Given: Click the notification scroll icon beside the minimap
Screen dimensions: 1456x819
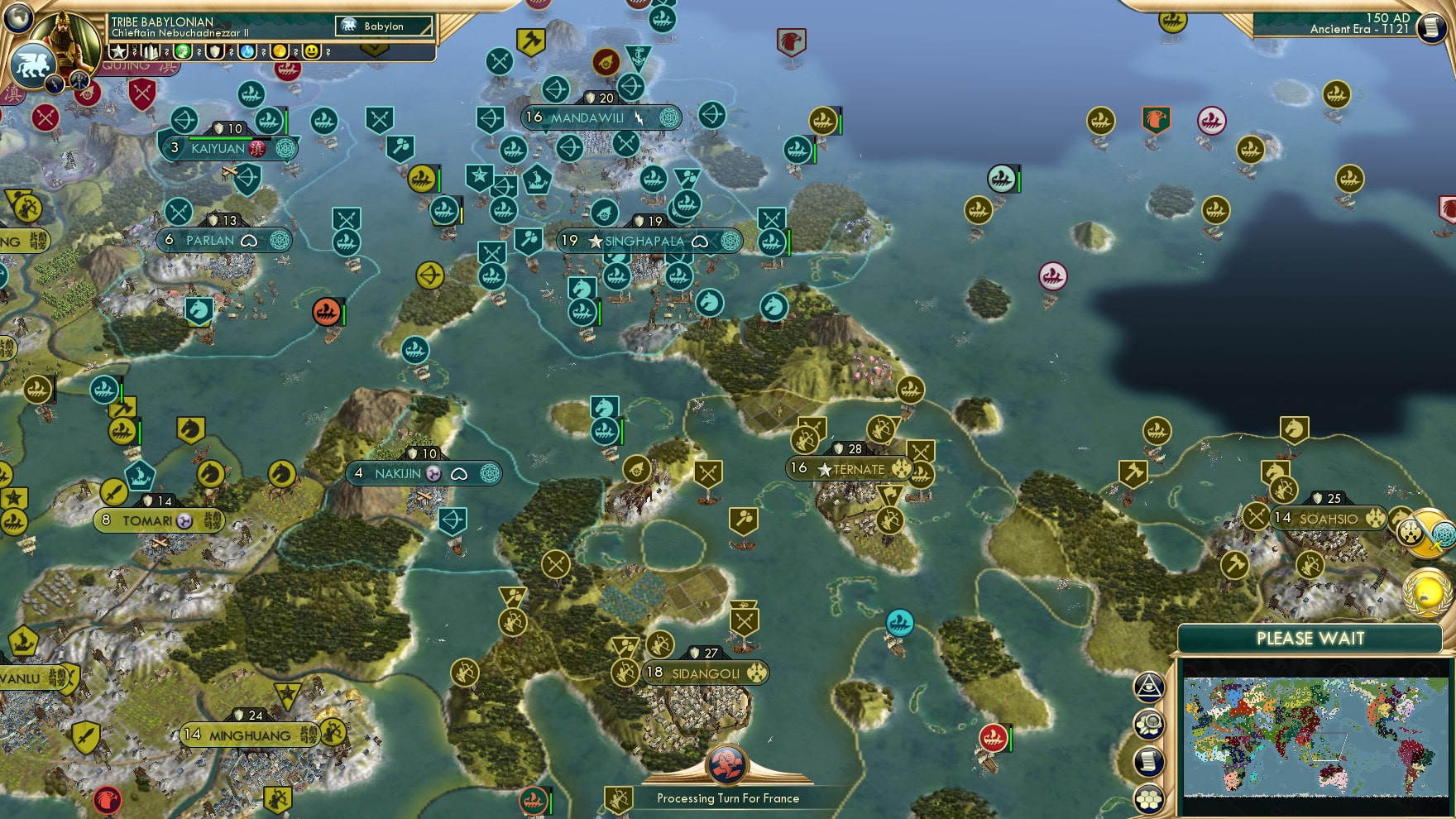Looking at the screenshot, I should [x=1147, y=760].
